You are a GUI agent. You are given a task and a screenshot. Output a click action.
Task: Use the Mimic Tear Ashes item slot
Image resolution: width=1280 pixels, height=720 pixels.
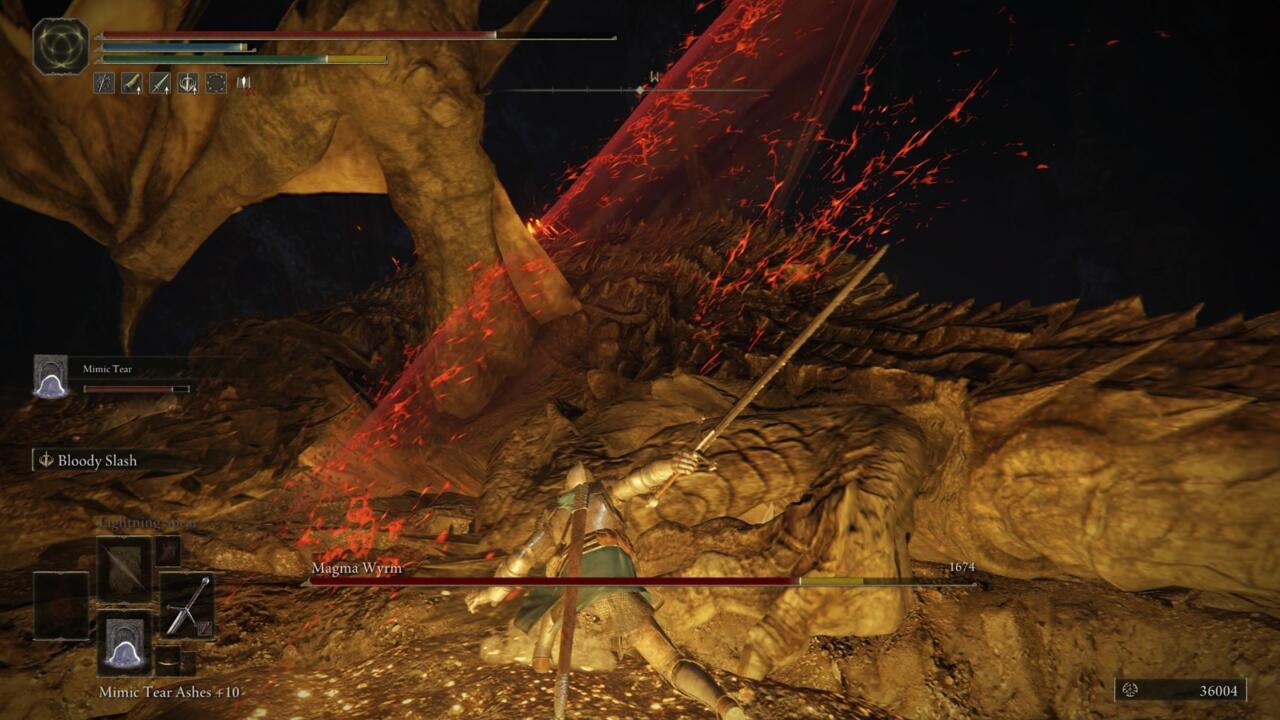[123, 643]
